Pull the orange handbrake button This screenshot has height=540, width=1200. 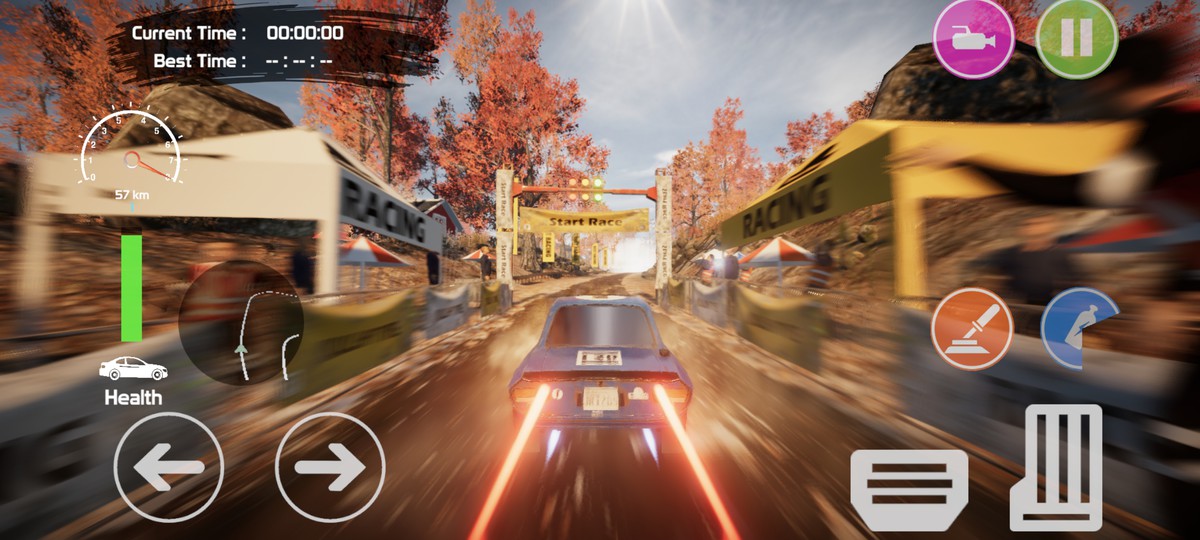click(x=972, y=329)
